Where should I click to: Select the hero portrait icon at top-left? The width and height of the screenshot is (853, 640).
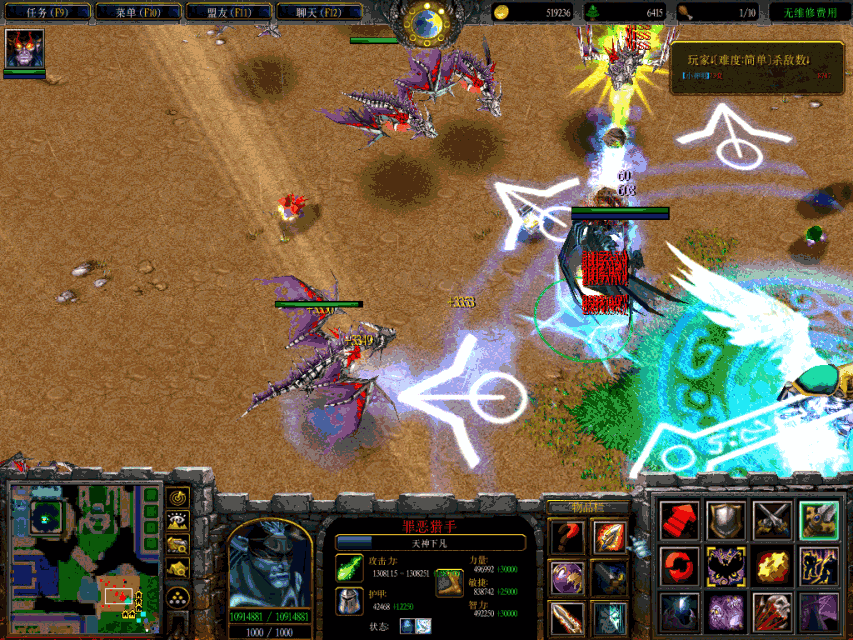[24, 49]
